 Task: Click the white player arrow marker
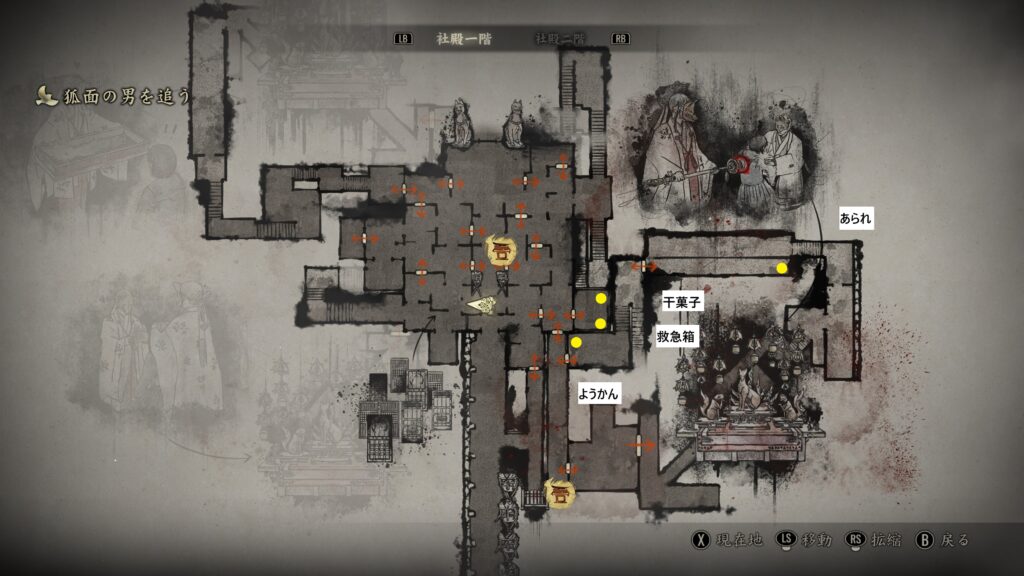483,304
